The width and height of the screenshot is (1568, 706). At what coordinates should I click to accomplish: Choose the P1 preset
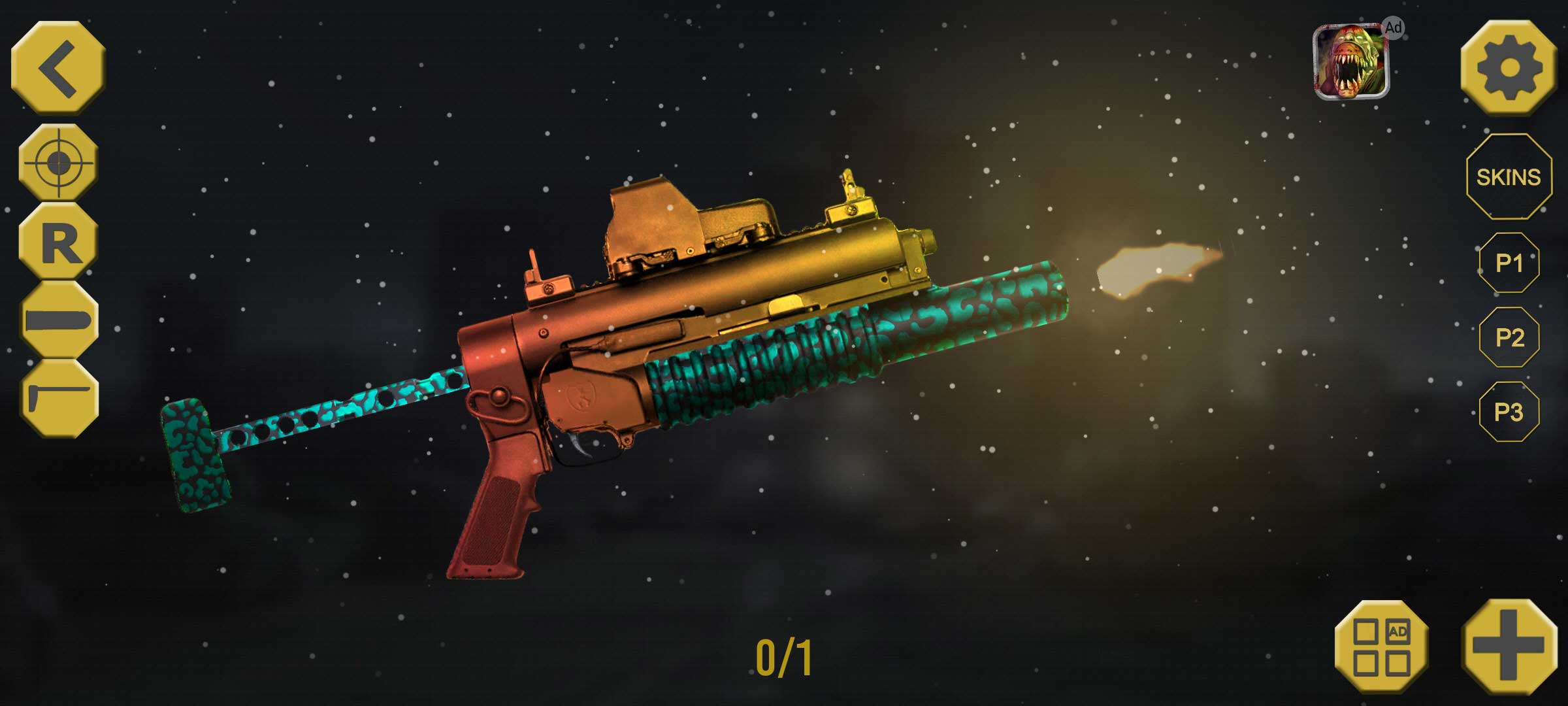pos(1509,263)
